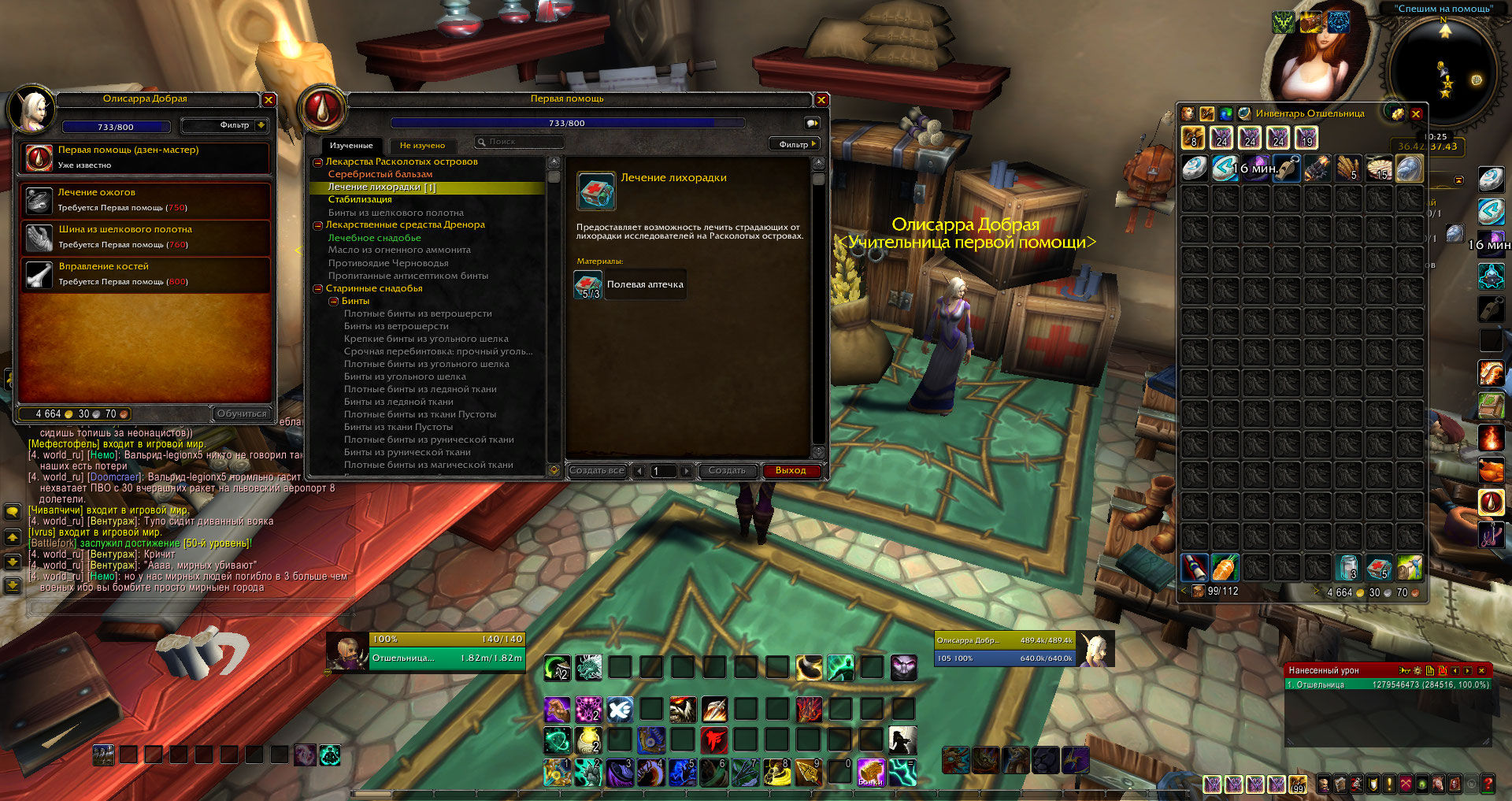Select Шина из шелкового полотна trainer entry
1512x801 pixels.
click(x=146, y=237)
